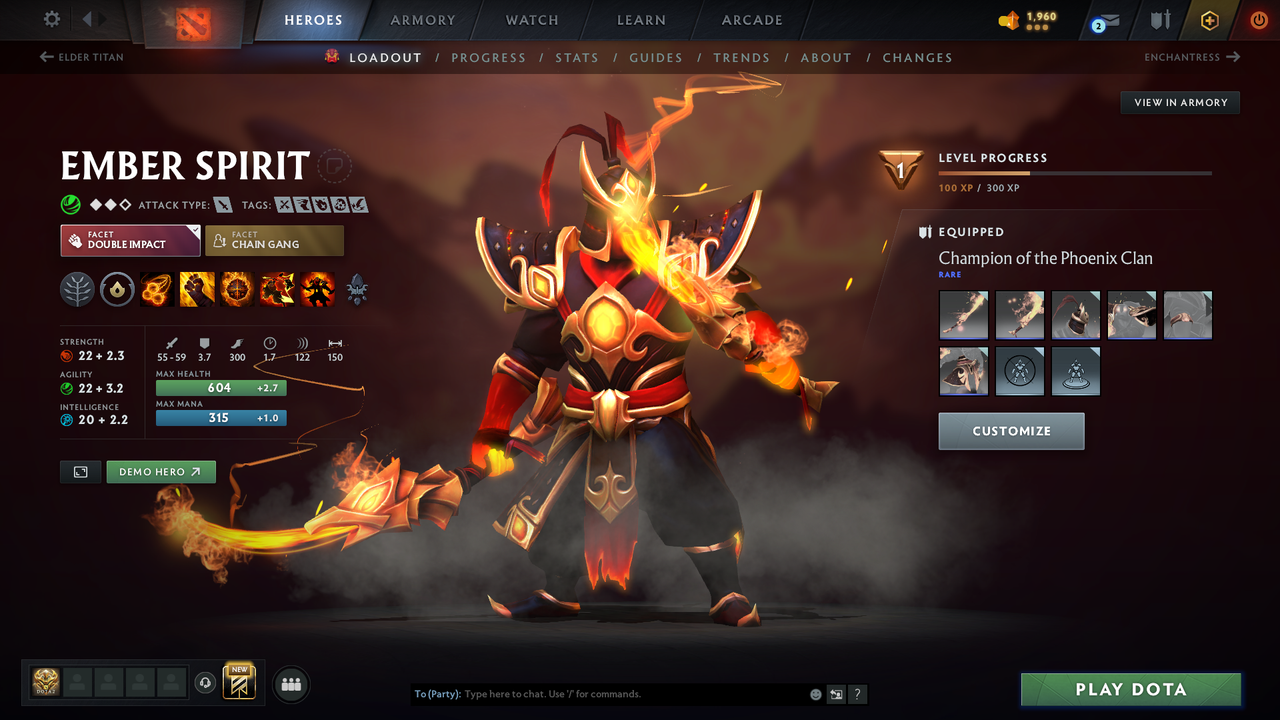The image size is (1280, 720).
Task: Toggle the melee attack type filter icon
Action: point(222,204)
